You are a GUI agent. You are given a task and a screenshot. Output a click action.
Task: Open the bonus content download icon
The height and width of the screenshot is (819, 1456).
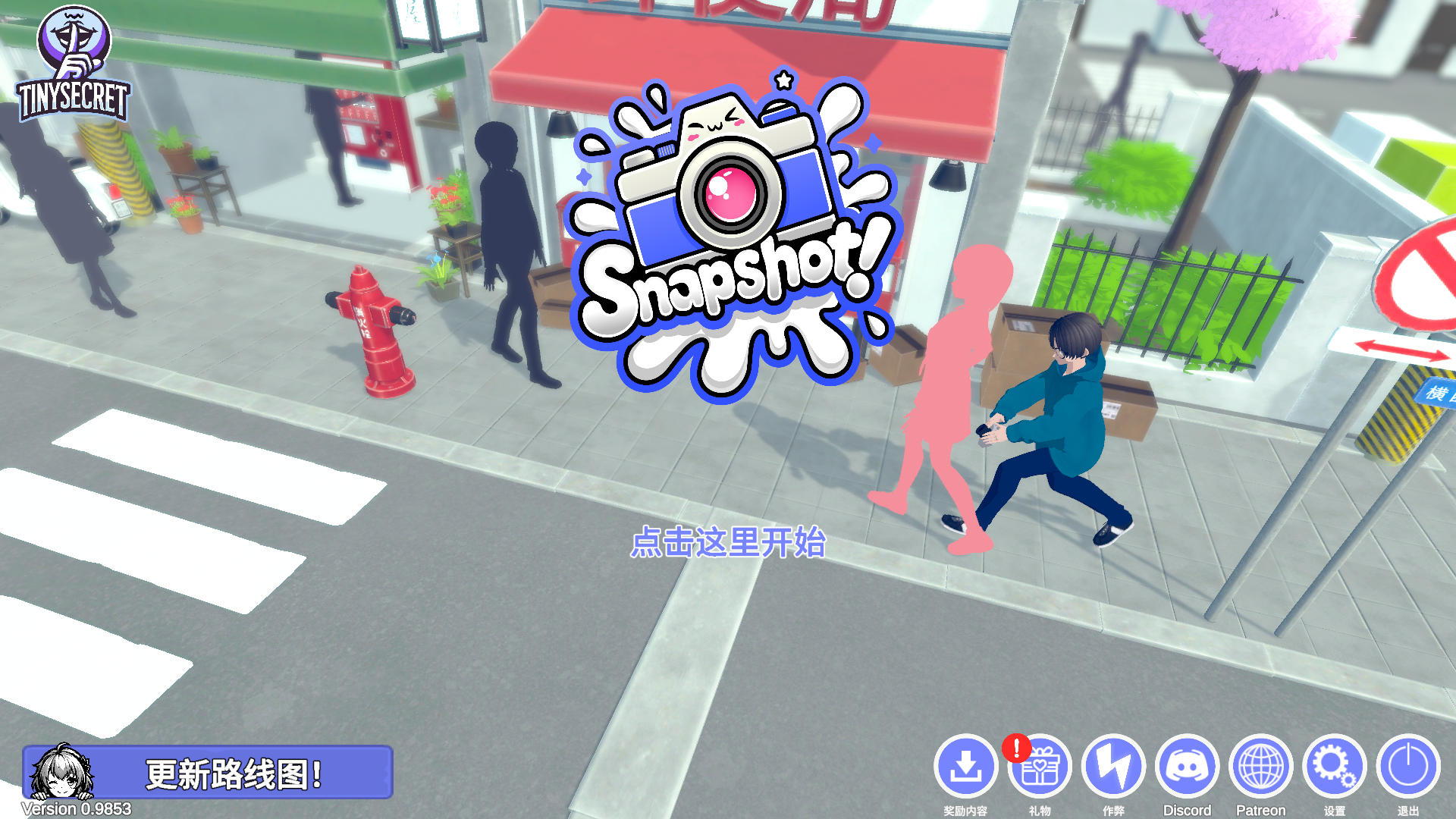pos(965,766)
